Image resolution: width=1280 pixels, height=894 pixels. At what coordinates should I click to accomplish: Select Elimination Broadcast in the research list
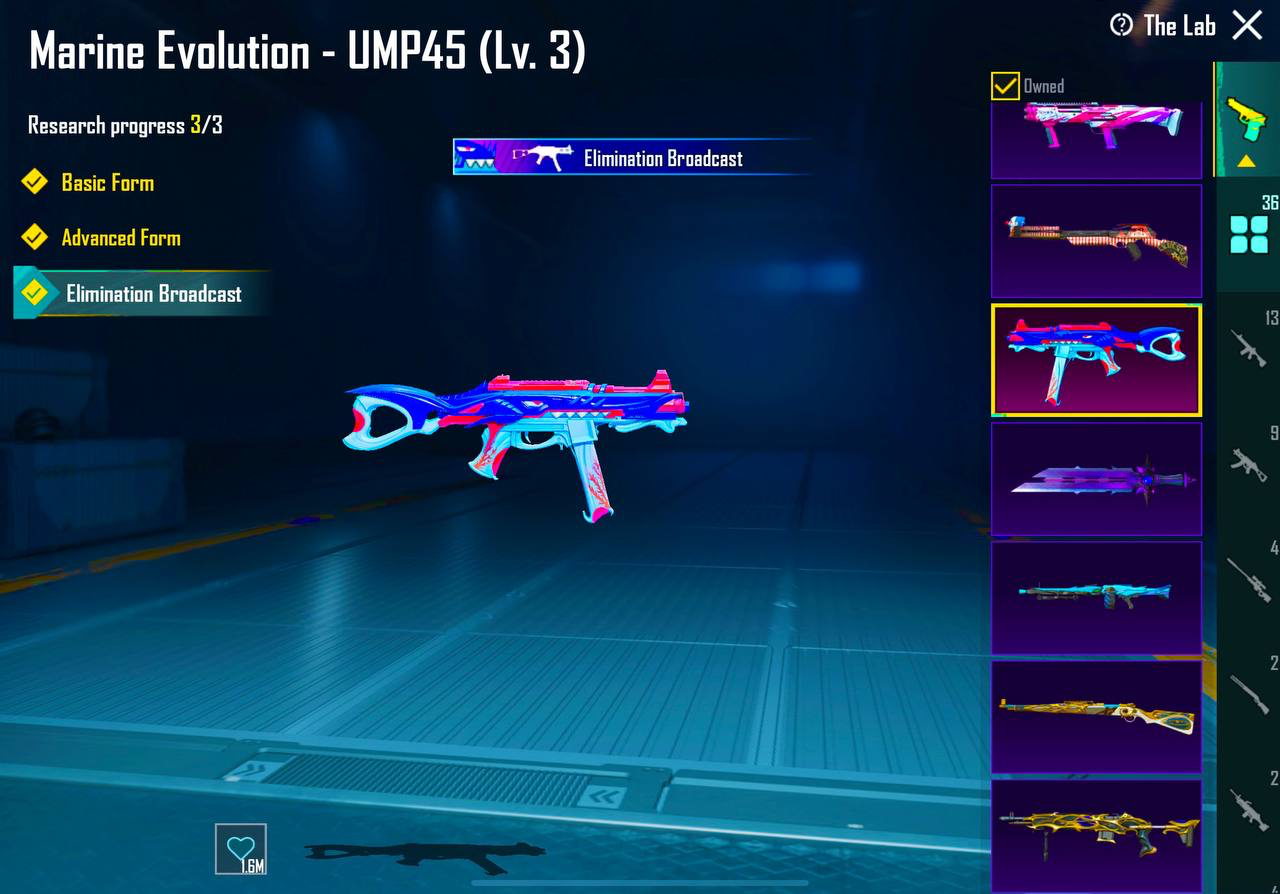[153, 294]
